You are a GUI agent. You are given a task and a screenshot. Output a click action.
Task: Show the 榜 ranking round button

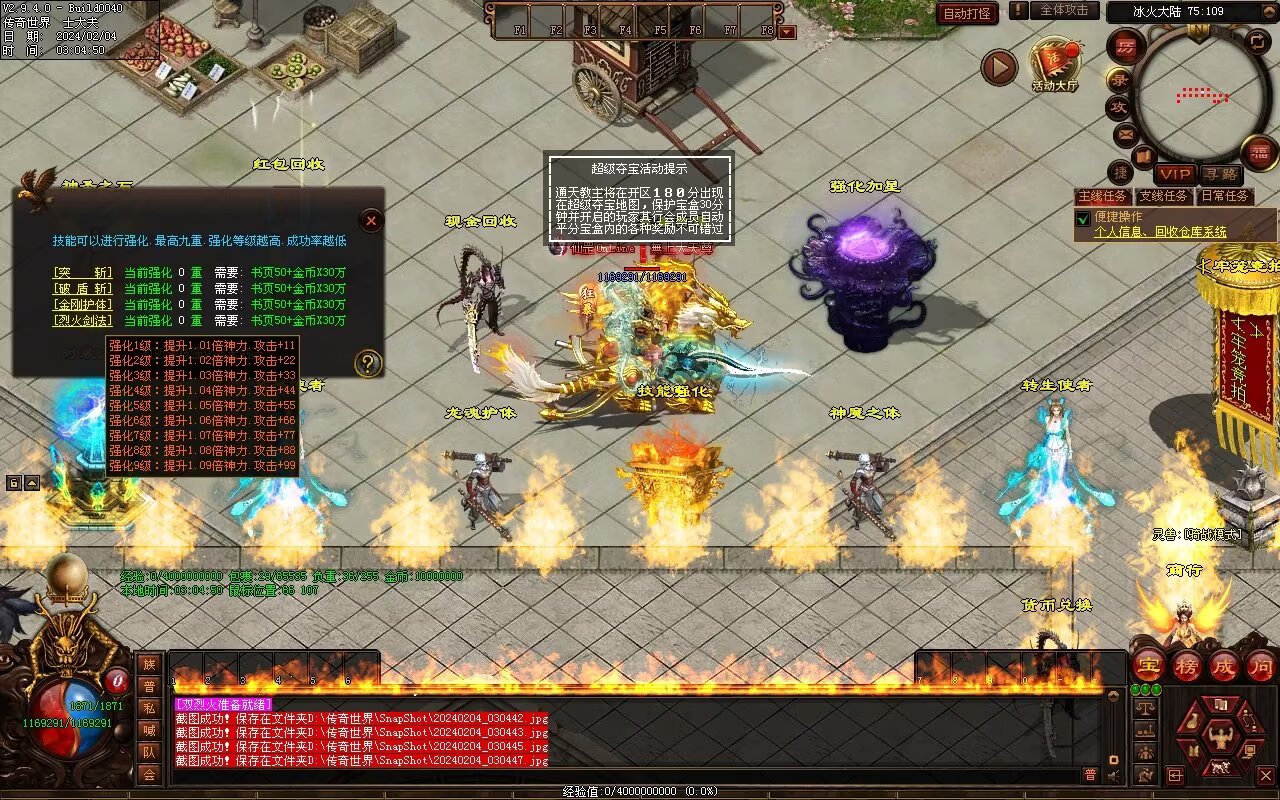point(1186,665)
